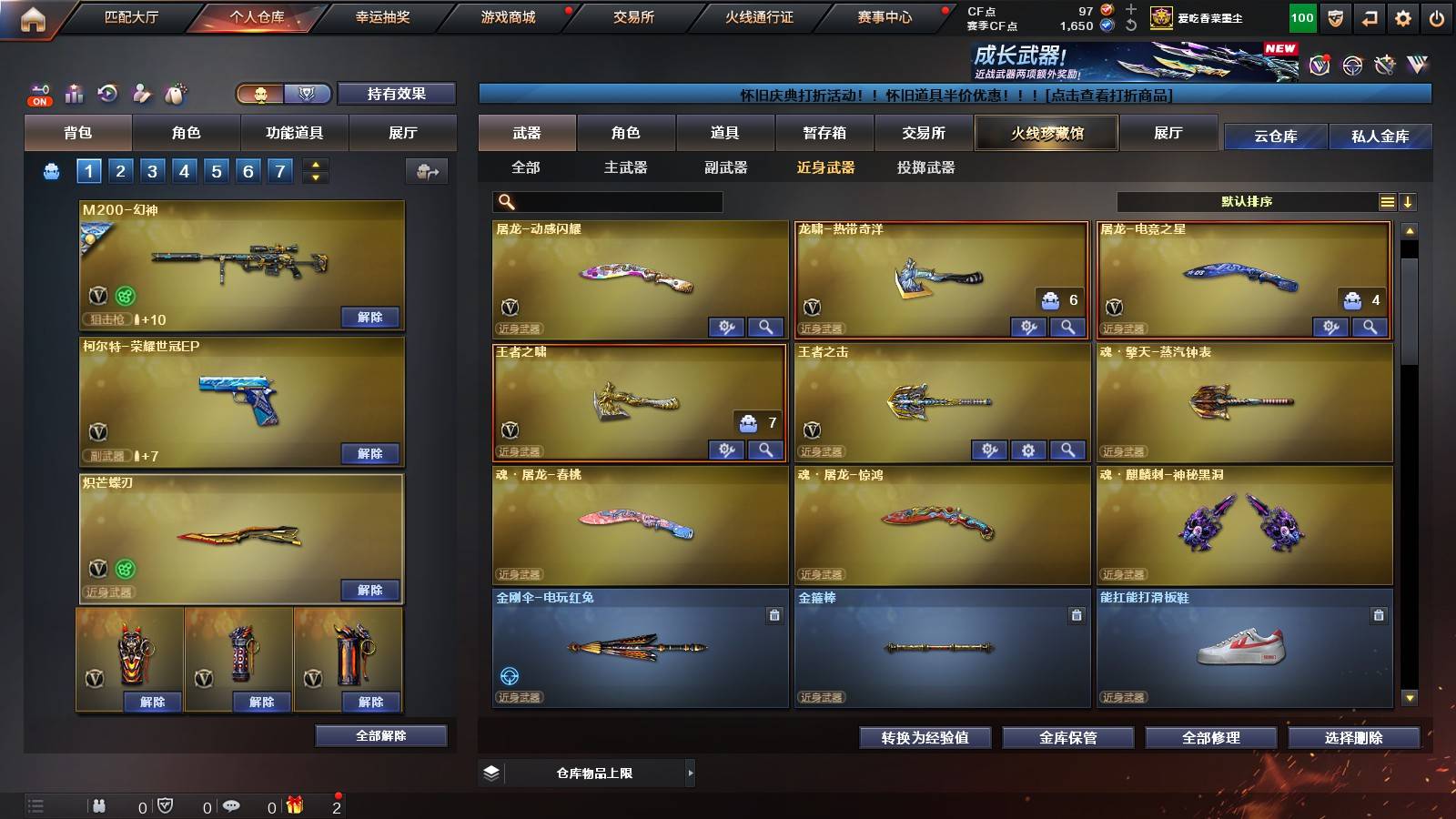Click the wrench repair icon on 王者之啸
The image size is (1456, 819).
click(724, 450)
